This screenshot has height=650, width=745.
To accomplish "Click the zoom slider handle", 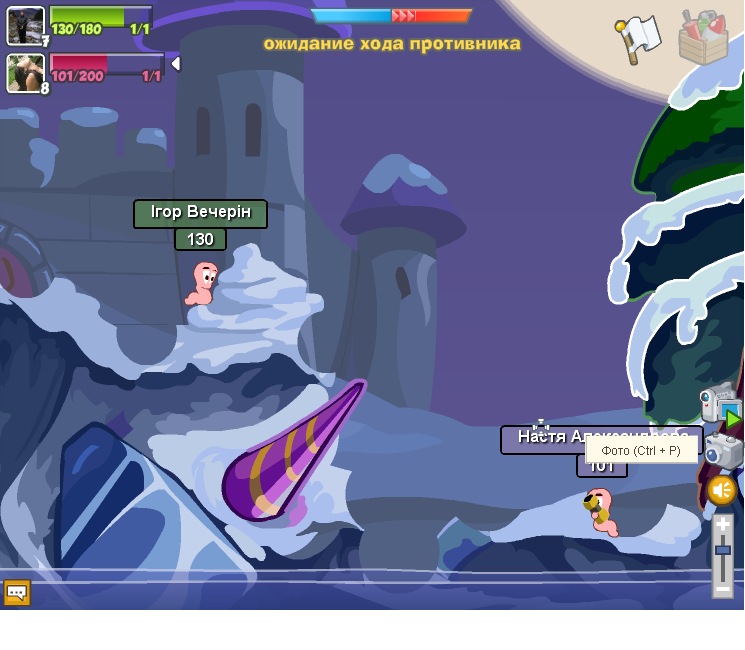I will [722, 549].
